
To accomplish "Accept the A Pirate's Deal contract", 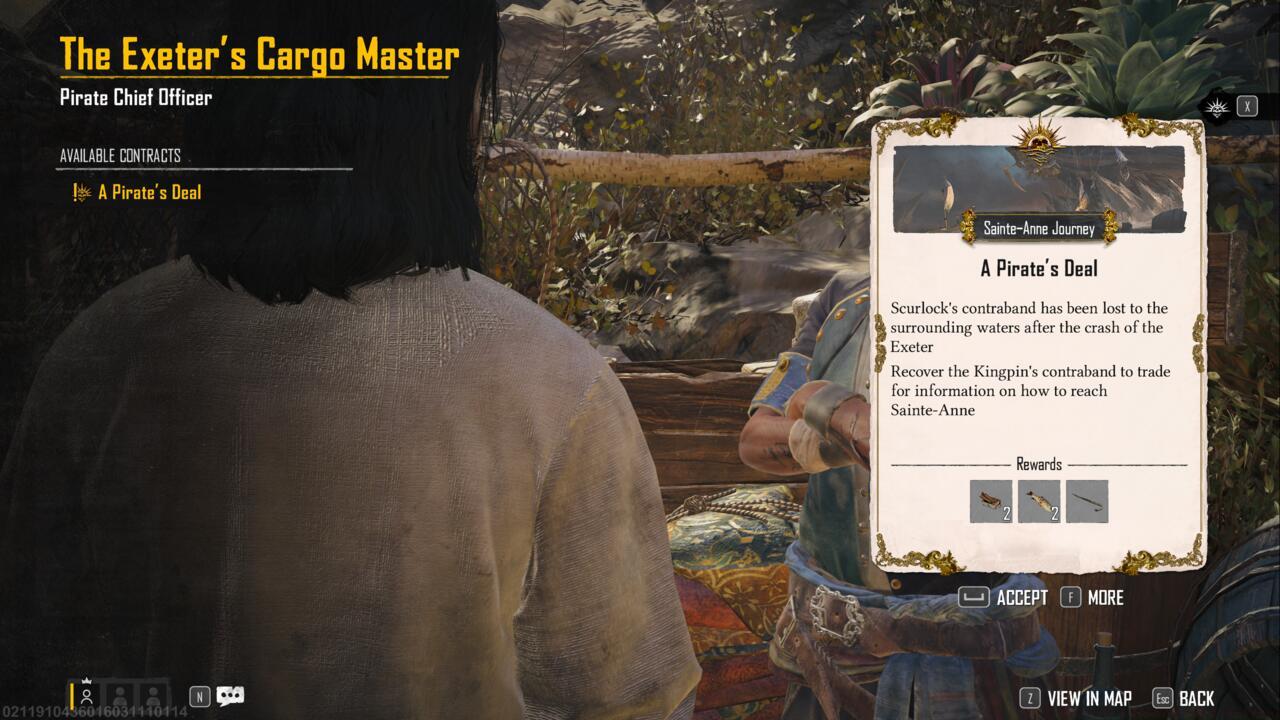I will (1003, 598).
